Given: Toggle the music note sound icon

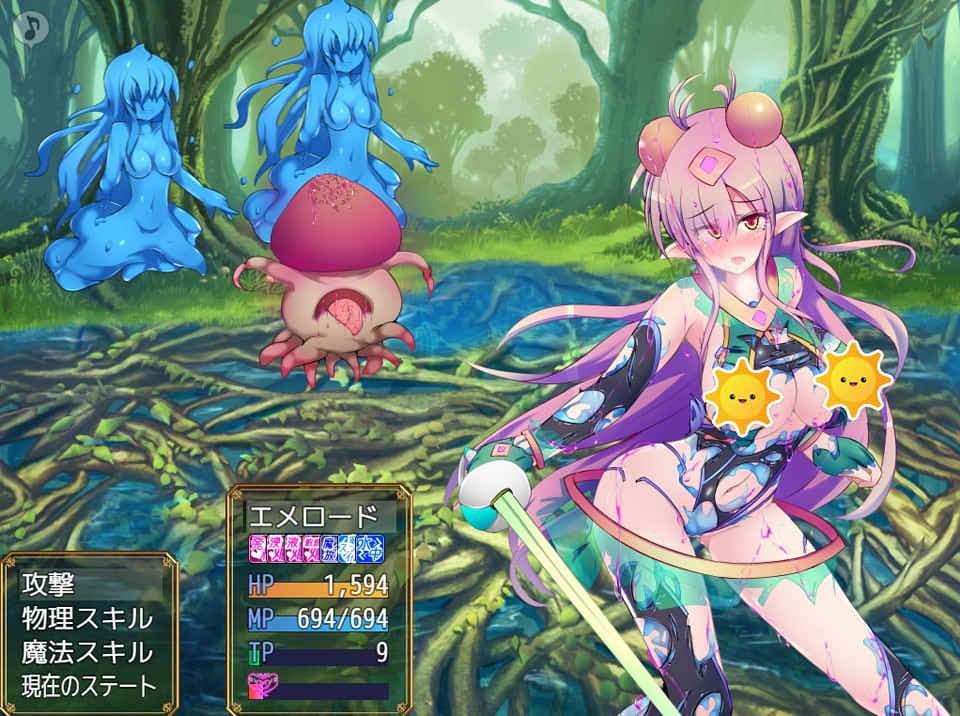Looking at the screenshot, I should (x=32, y=24).
